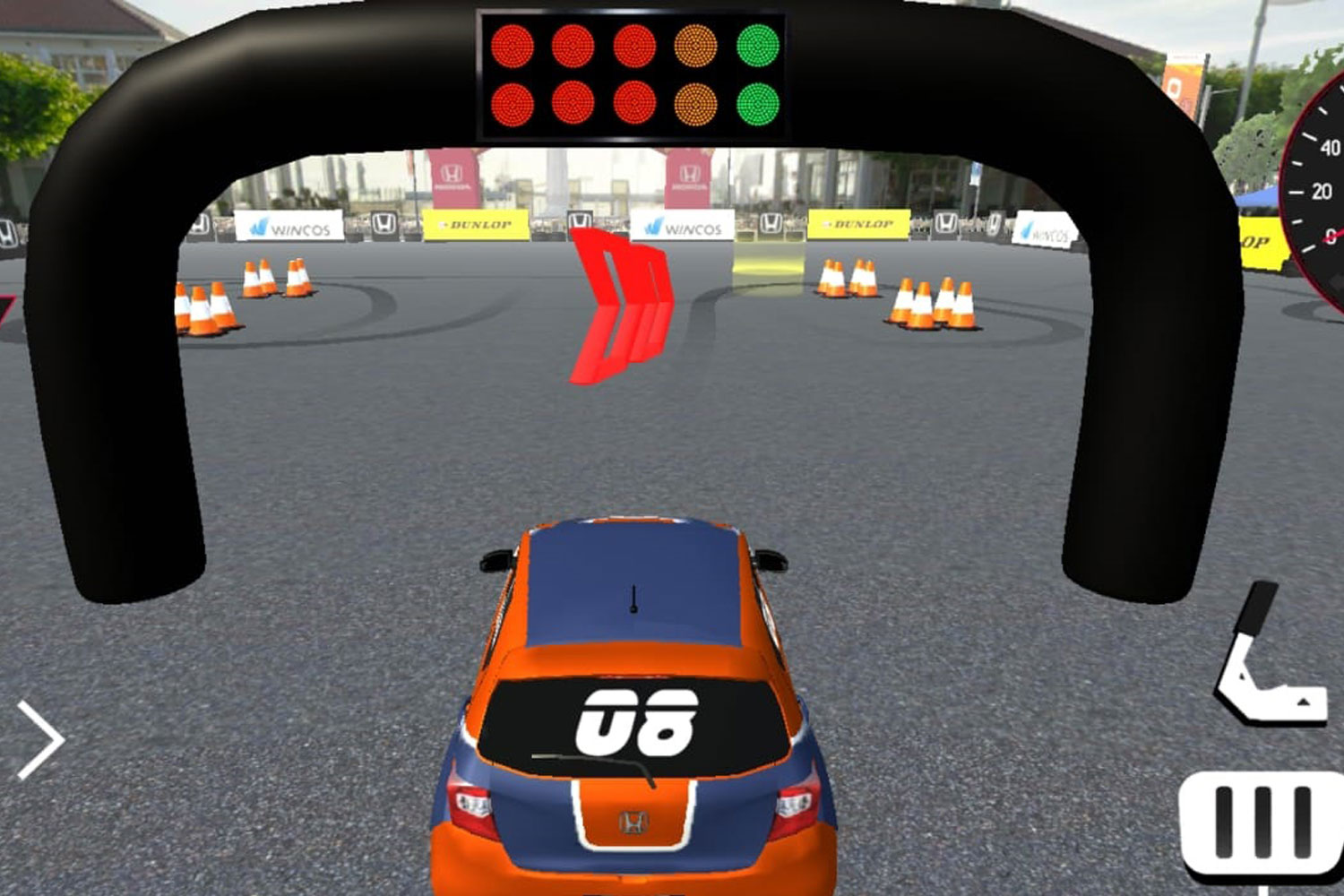
Task: Tap the right steering arrow
Action: click(x=40, y=740)
